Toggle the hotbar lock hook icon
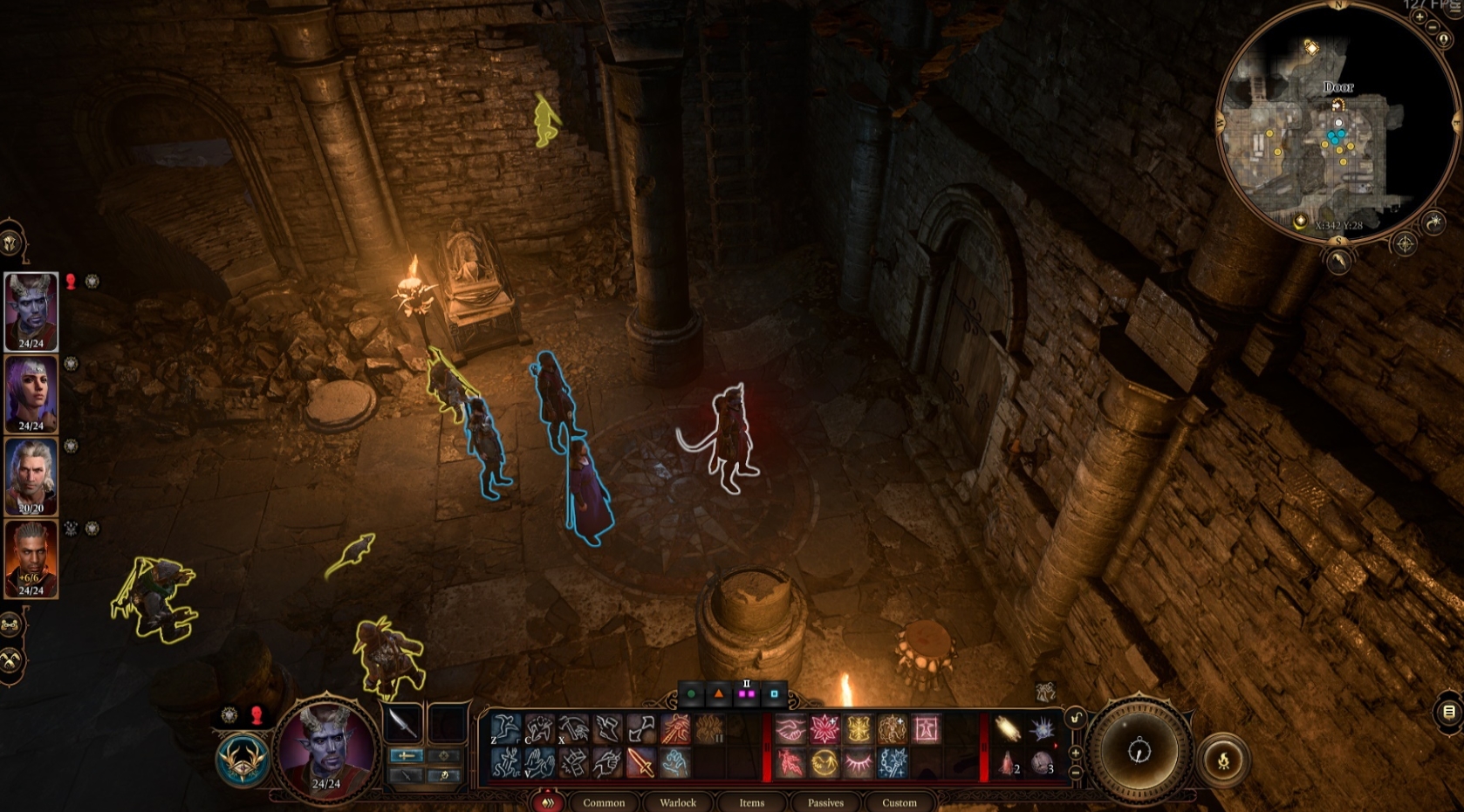Image resolution: width=1464 pixels, height=812 pixels. (x=1075, y=717)
